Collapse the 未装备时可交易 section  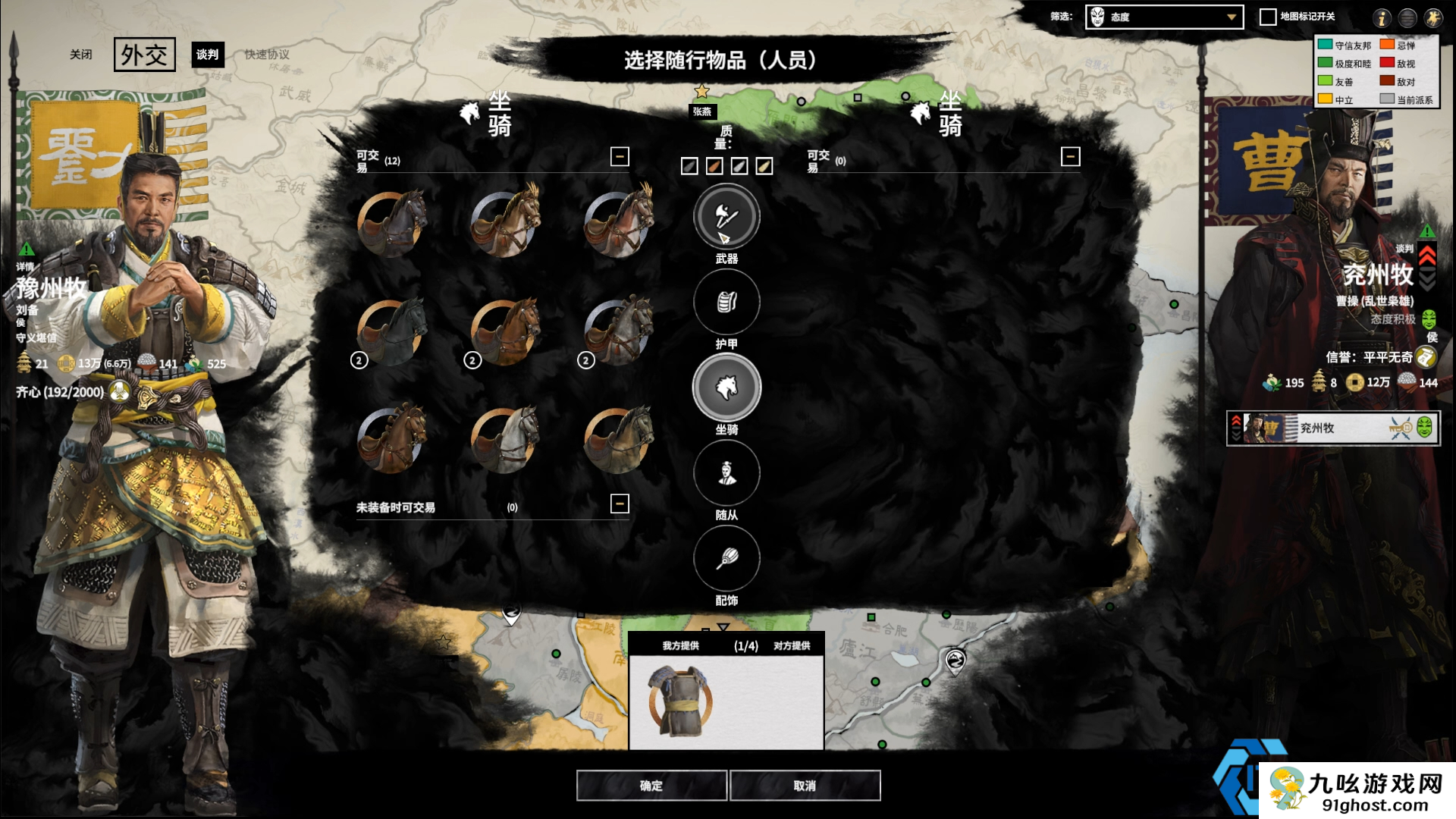coord(620,504)
